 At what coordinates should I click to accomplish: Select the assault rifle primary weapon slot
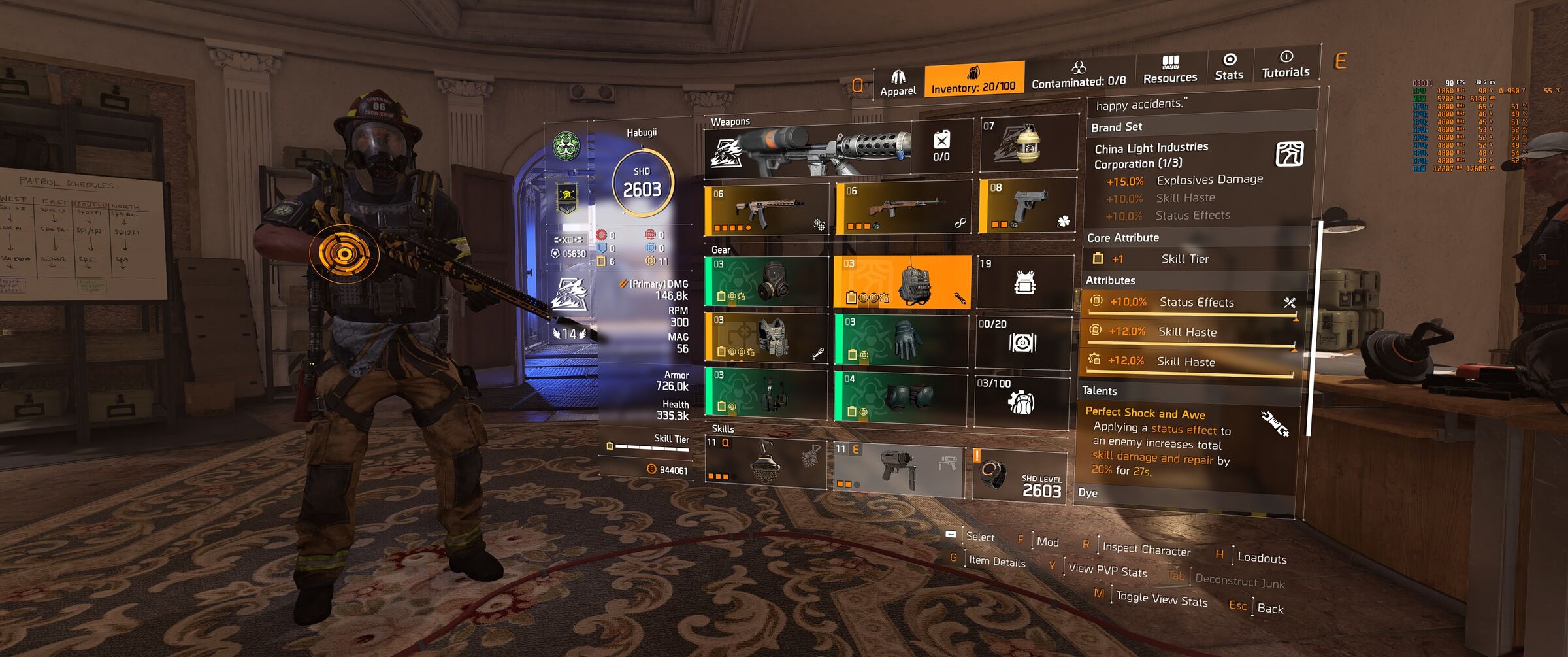[x=766, y=210]
